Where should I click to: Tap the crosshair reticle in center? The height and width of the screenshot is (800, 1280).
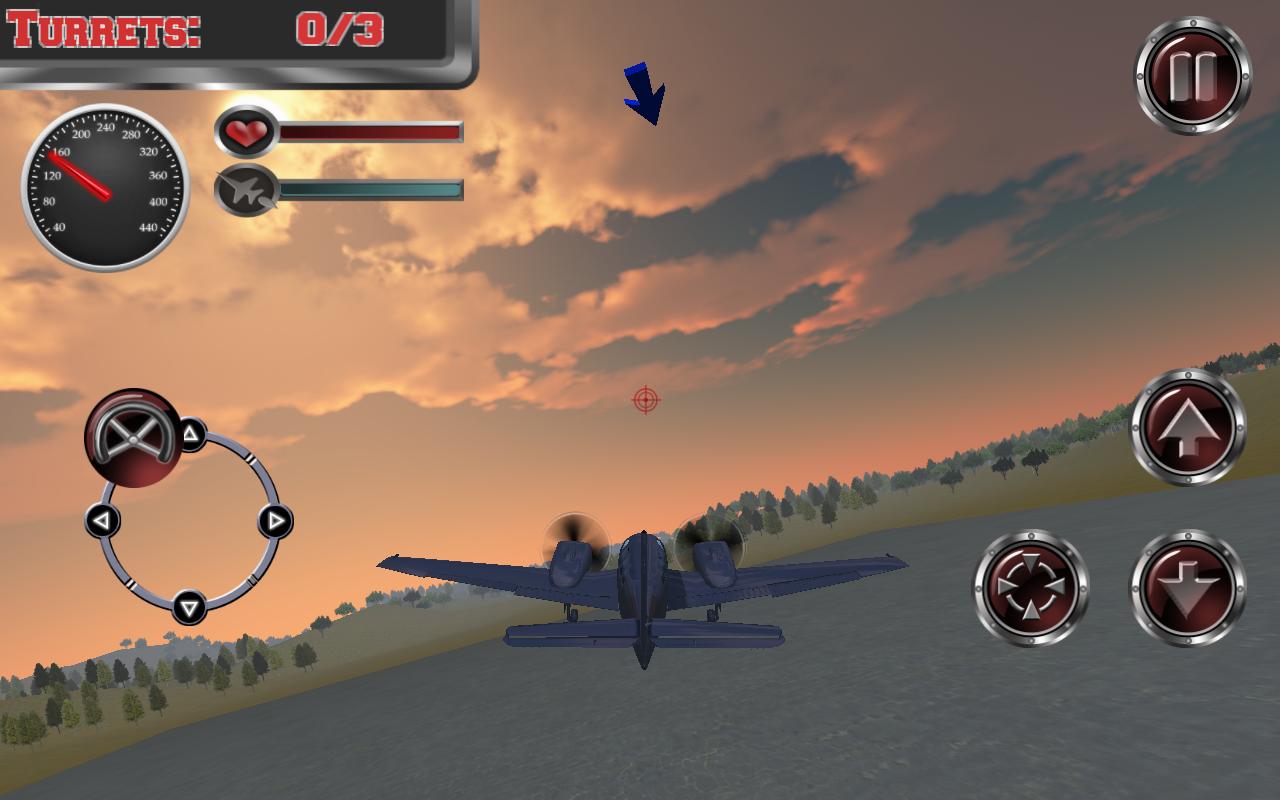647,400
